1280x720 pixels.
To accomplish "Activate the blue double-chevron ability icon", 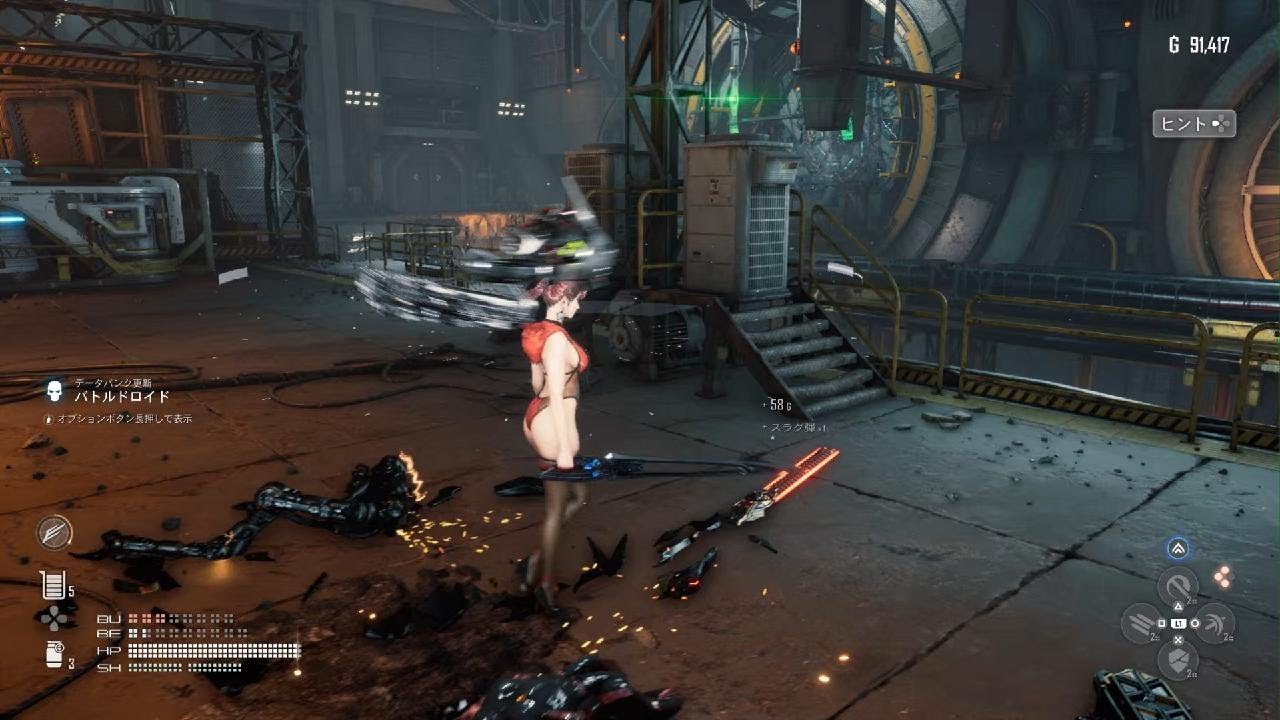I will (x=1178, y=548).
